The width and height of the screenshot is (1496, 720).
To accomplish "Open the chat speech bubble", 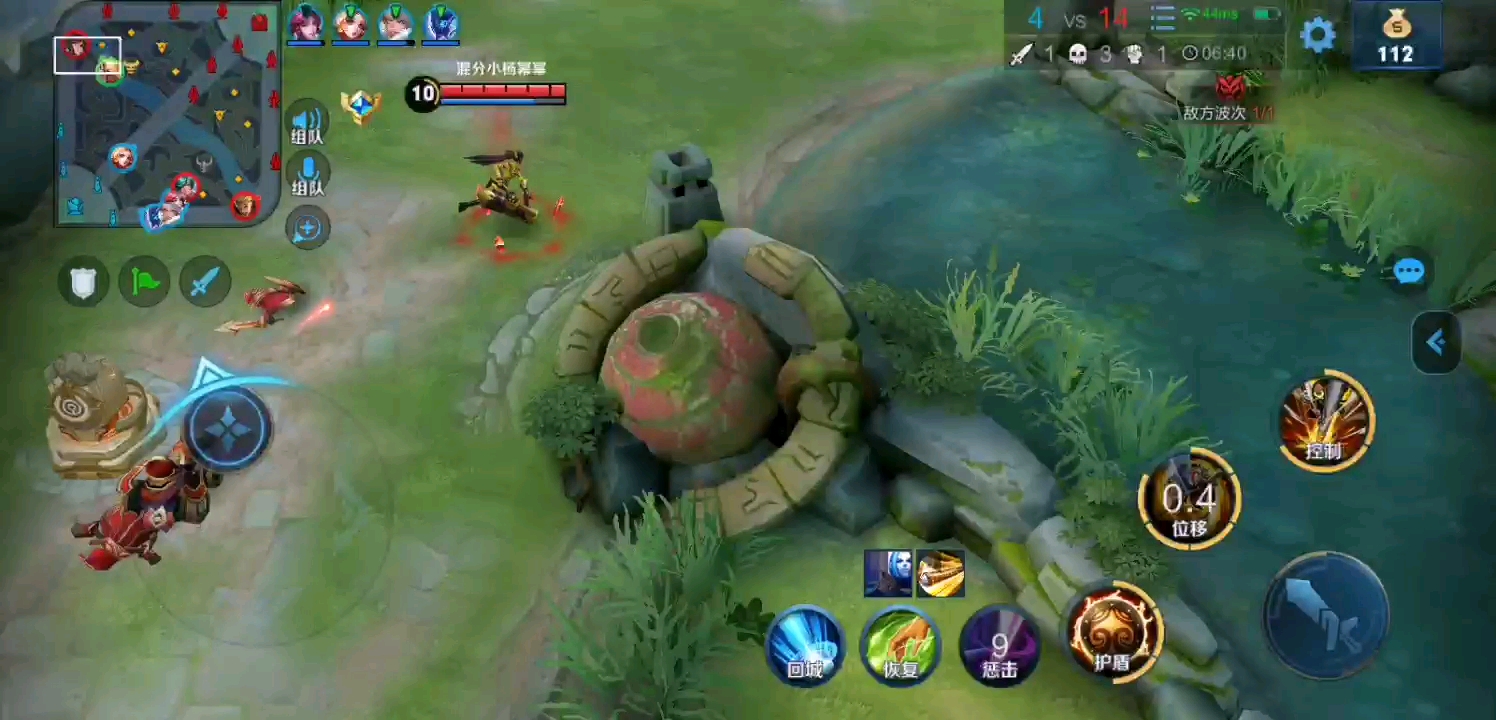I will point(1408,271).
